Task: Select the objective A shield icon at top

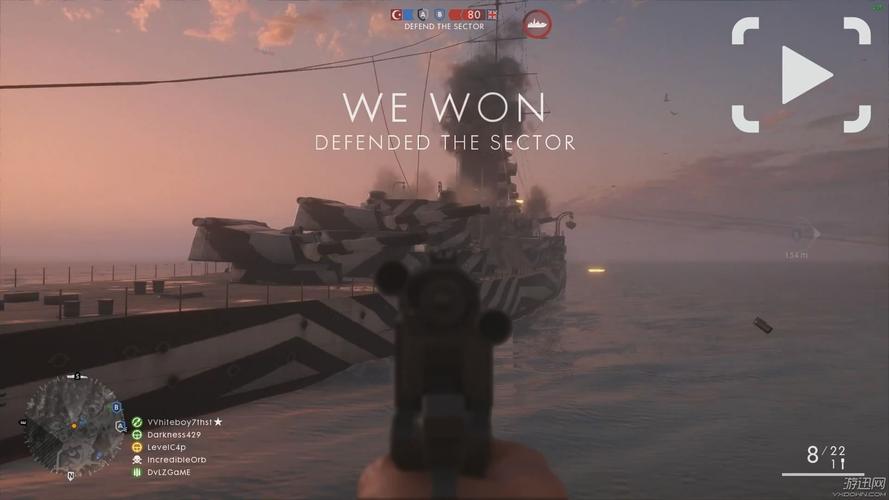Action: (424, 14)
